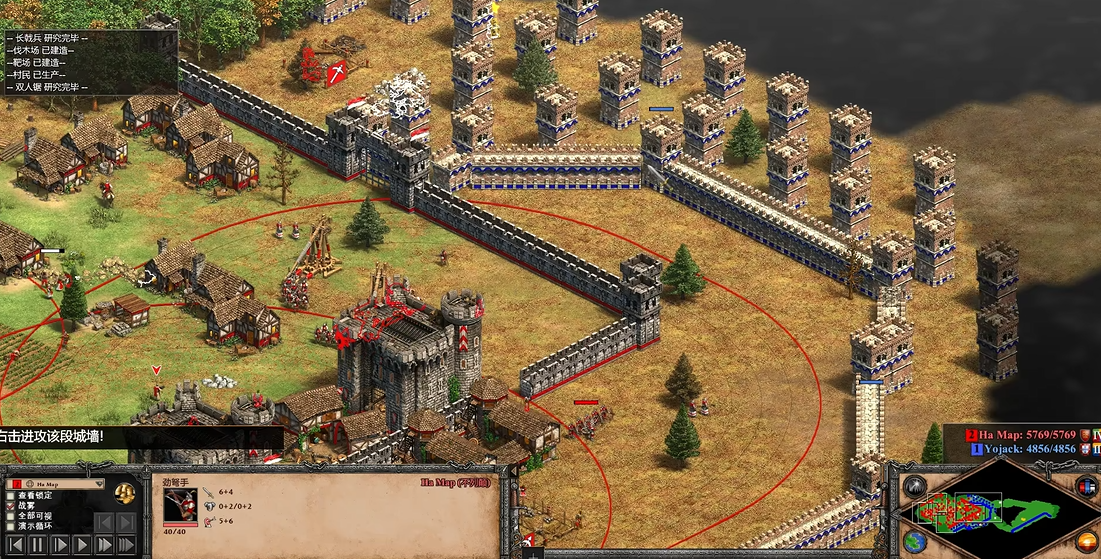This screenshot has height=559, width=1101.
Task: Open the player banners statistics button
Action: (1086, 486)
